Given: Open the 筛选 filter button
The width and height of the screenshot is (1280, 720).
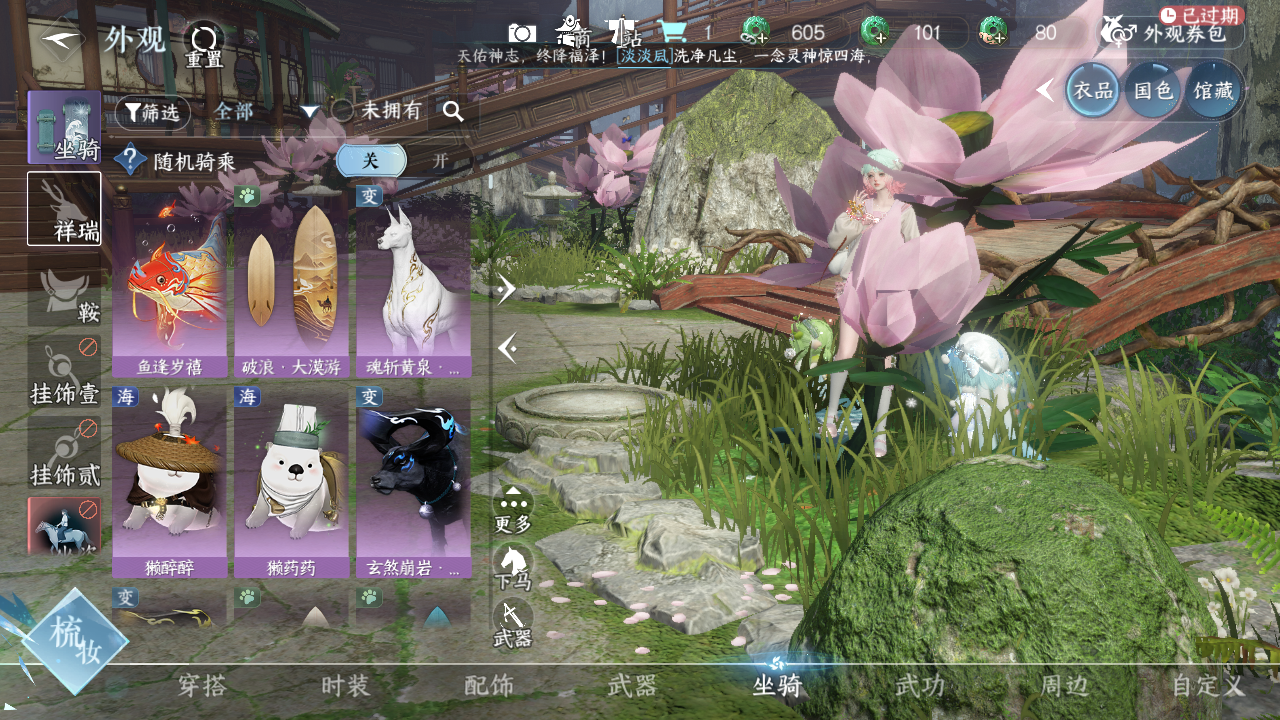Looking at the screenshot, I should click(x=153, y=113).
